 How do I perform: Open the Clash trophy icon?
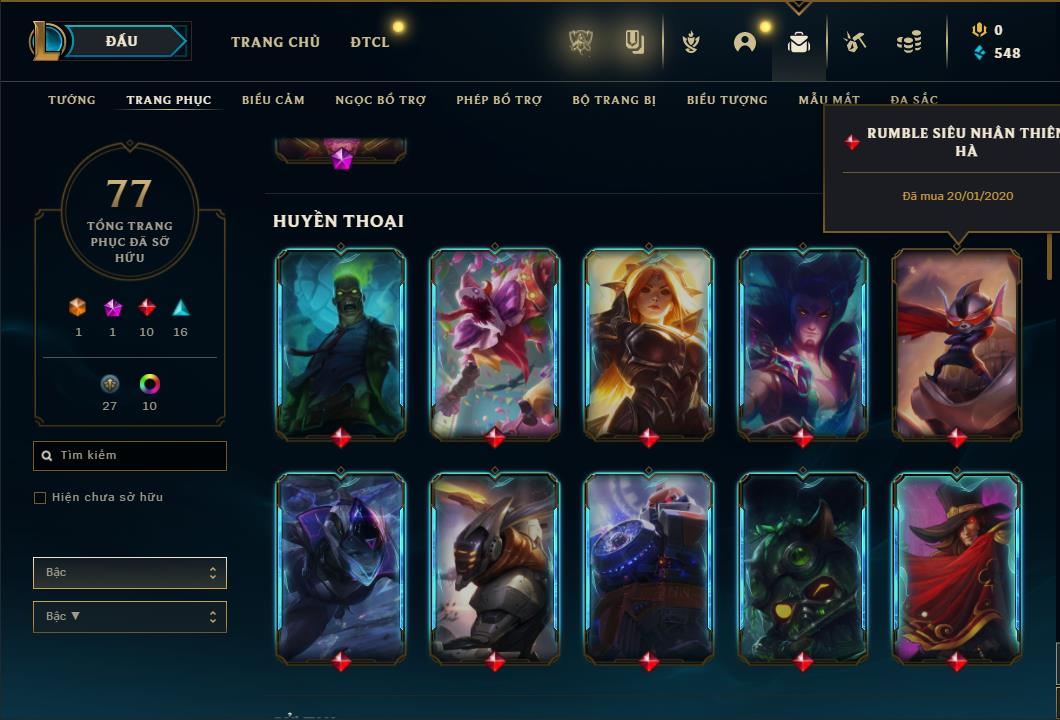coord(581,42)
